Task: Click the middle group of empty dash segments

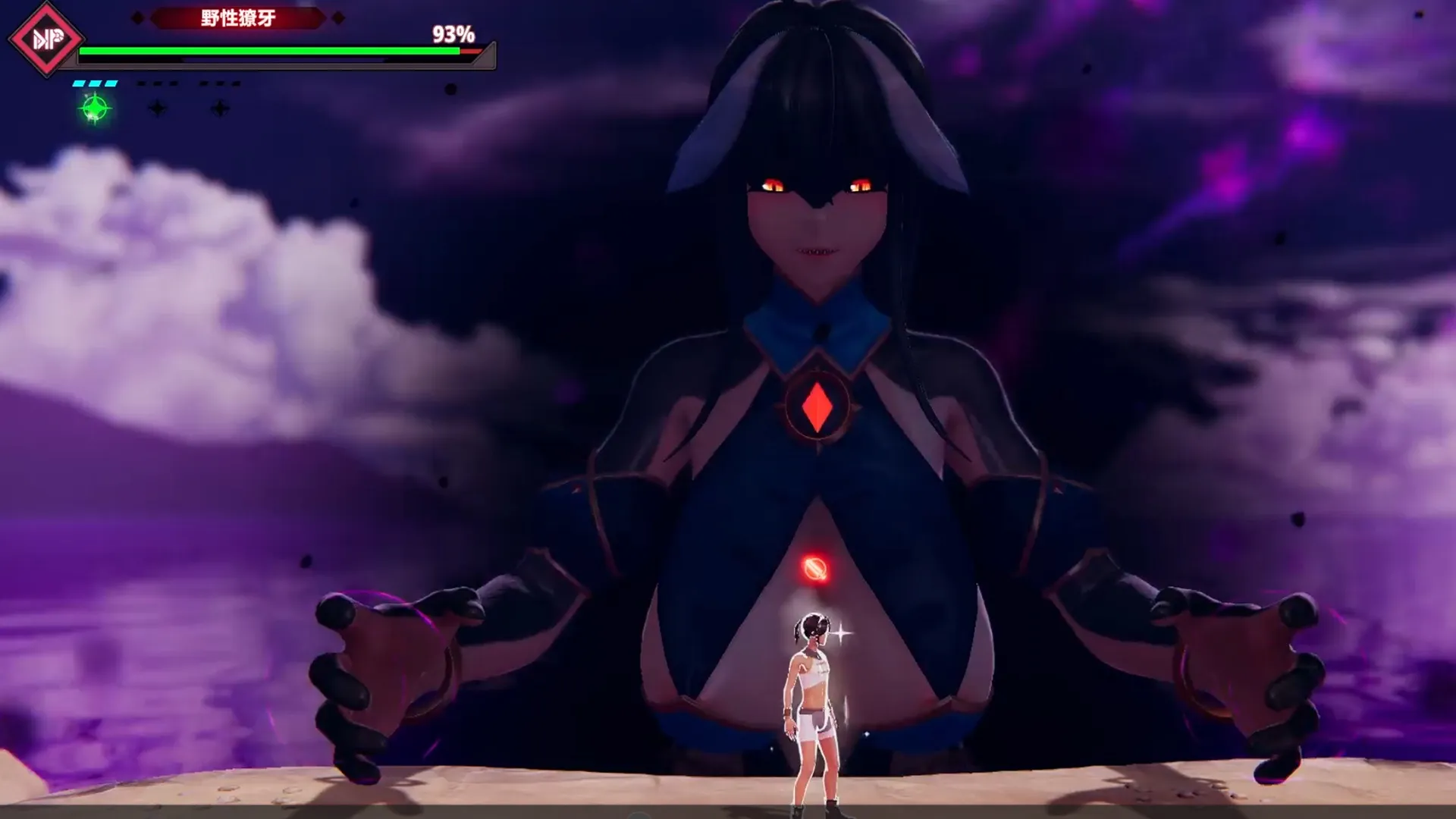Action: click(x=156, y=83)
